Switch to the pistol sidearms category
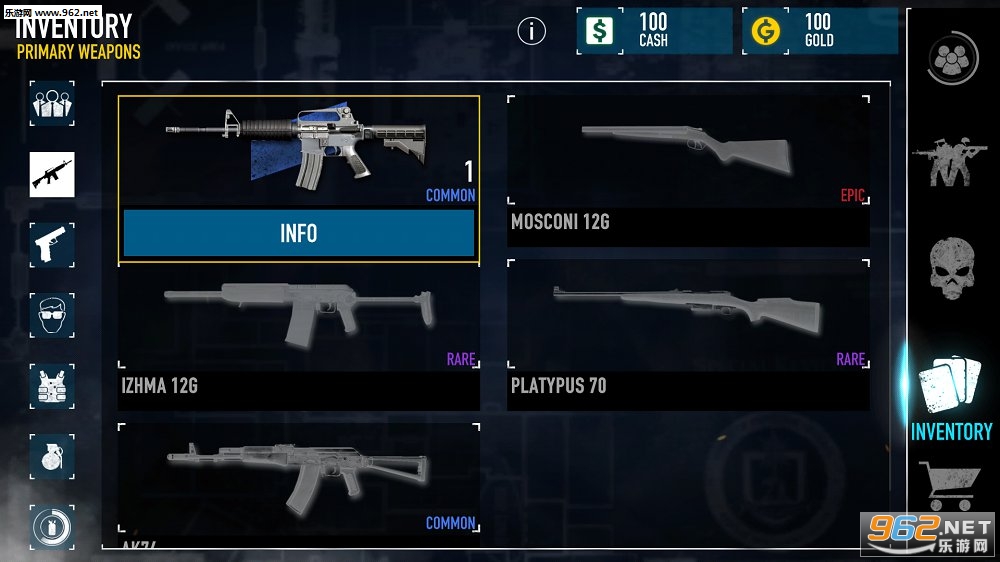 (52, 244)
